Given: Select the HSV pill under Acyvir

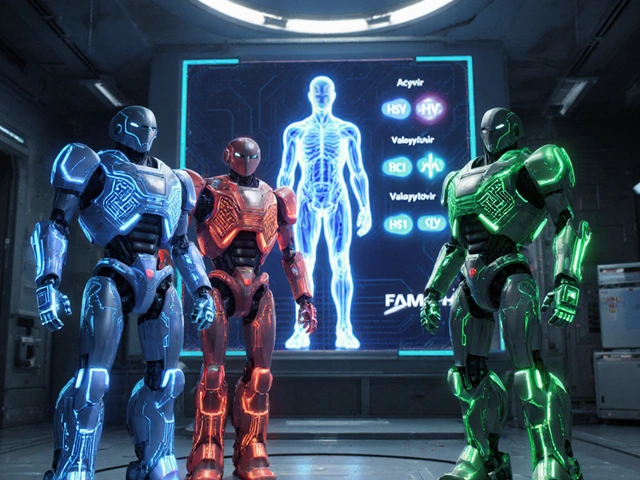Looking at the screenshot, I should tap(396, 109).
